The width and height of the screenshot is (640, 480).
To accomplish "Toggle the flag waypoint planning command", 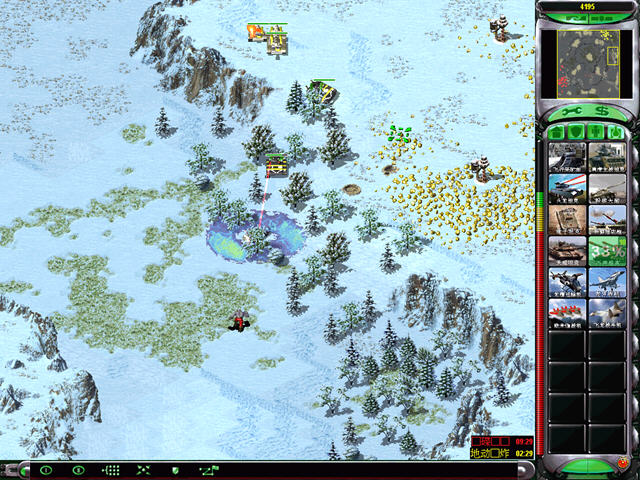I will (208, 470).
